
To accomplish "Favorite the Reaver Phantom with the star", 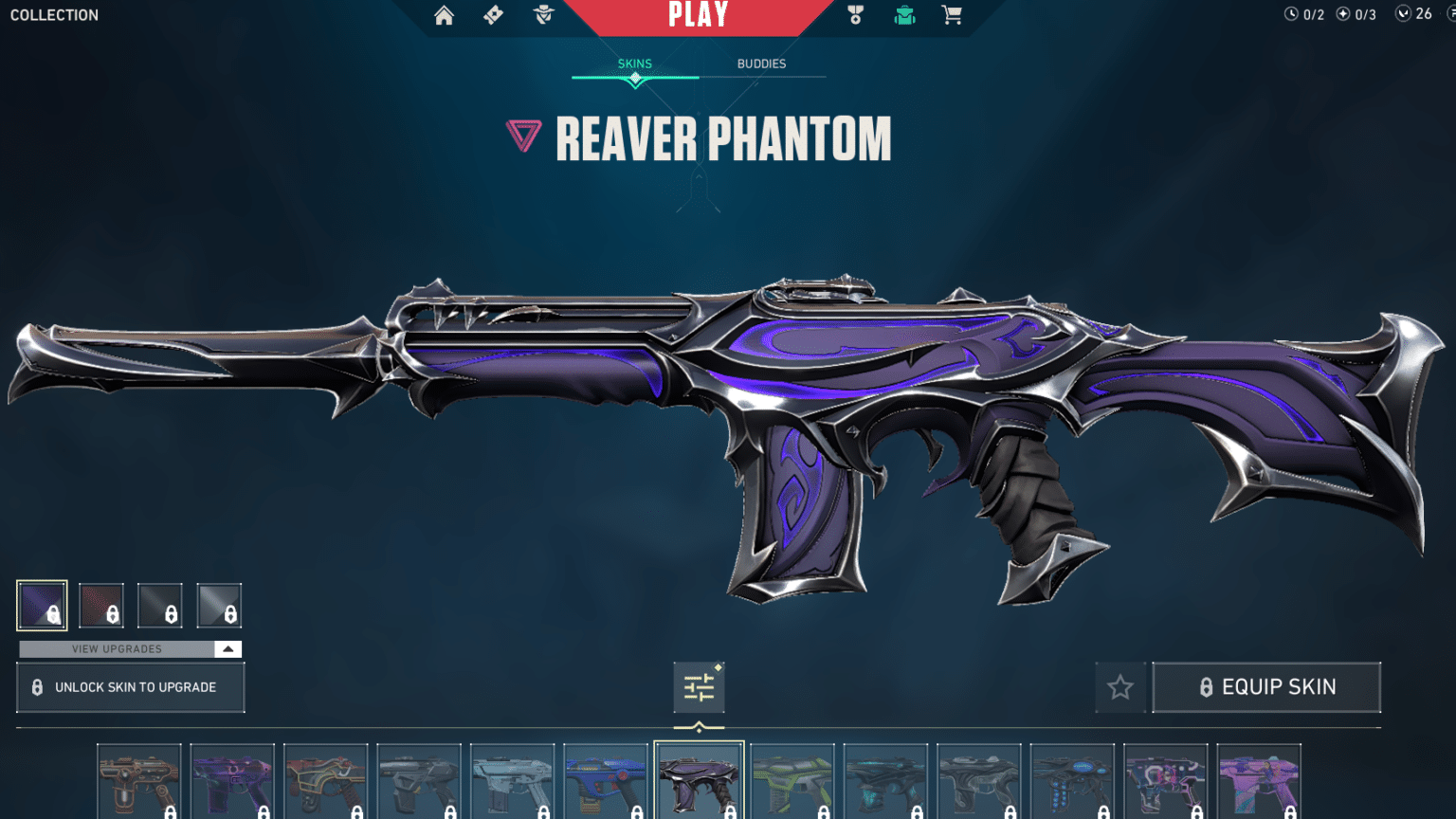I will coord(1120,687).
